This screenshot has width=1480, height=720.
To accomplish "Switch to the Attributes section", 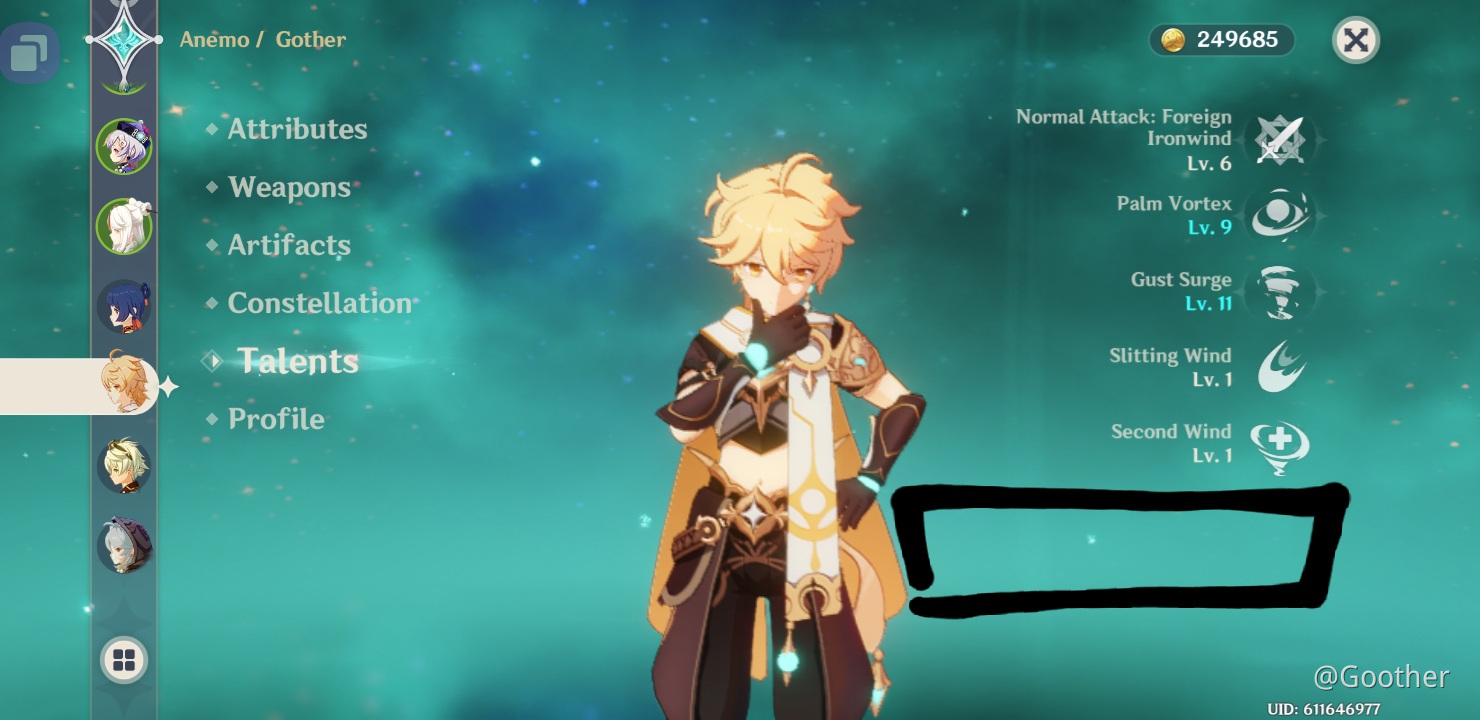I will coord(296,128).
